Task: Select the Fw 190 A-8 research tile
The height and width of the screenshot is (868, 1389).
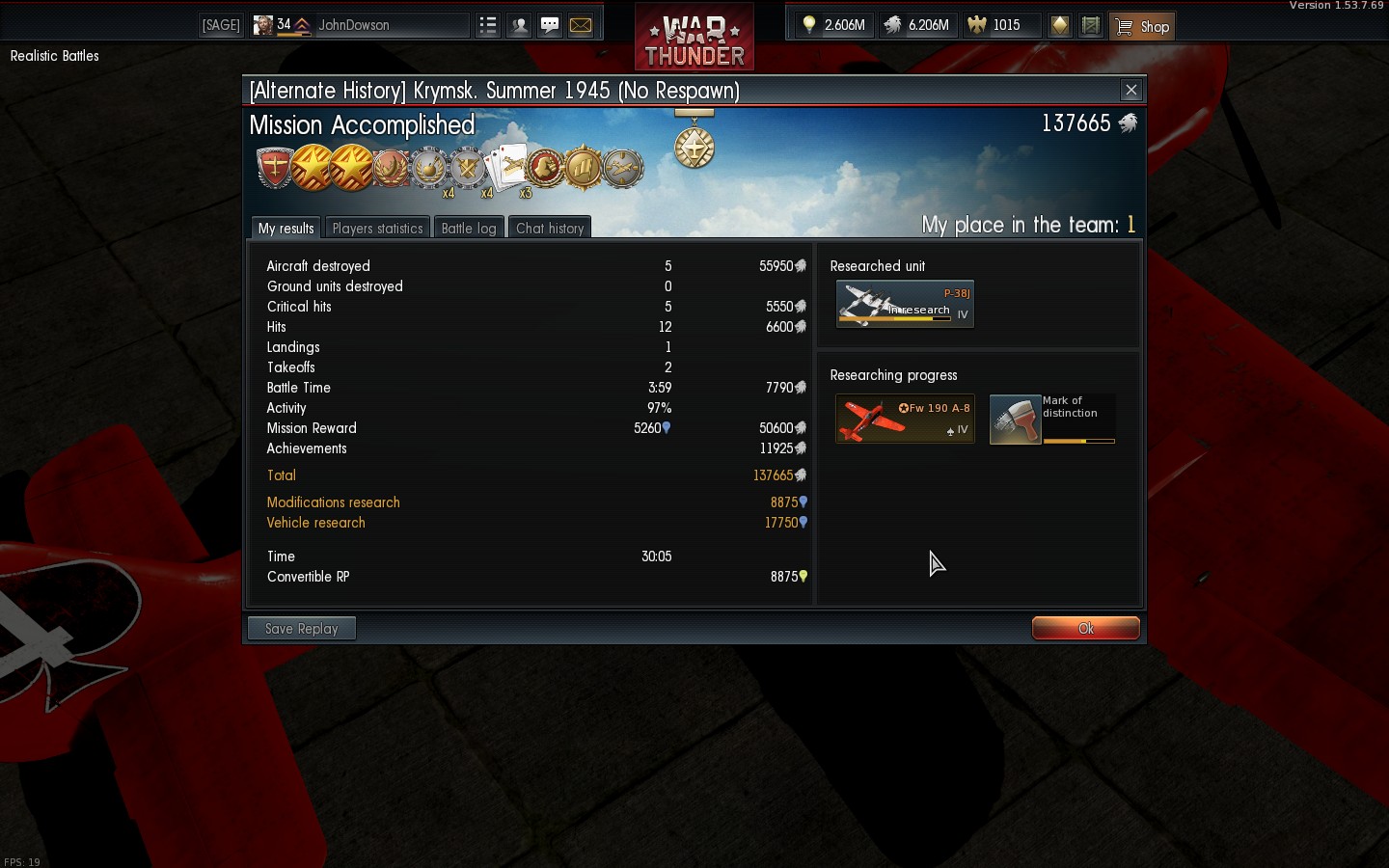Action: click(905, 419)
